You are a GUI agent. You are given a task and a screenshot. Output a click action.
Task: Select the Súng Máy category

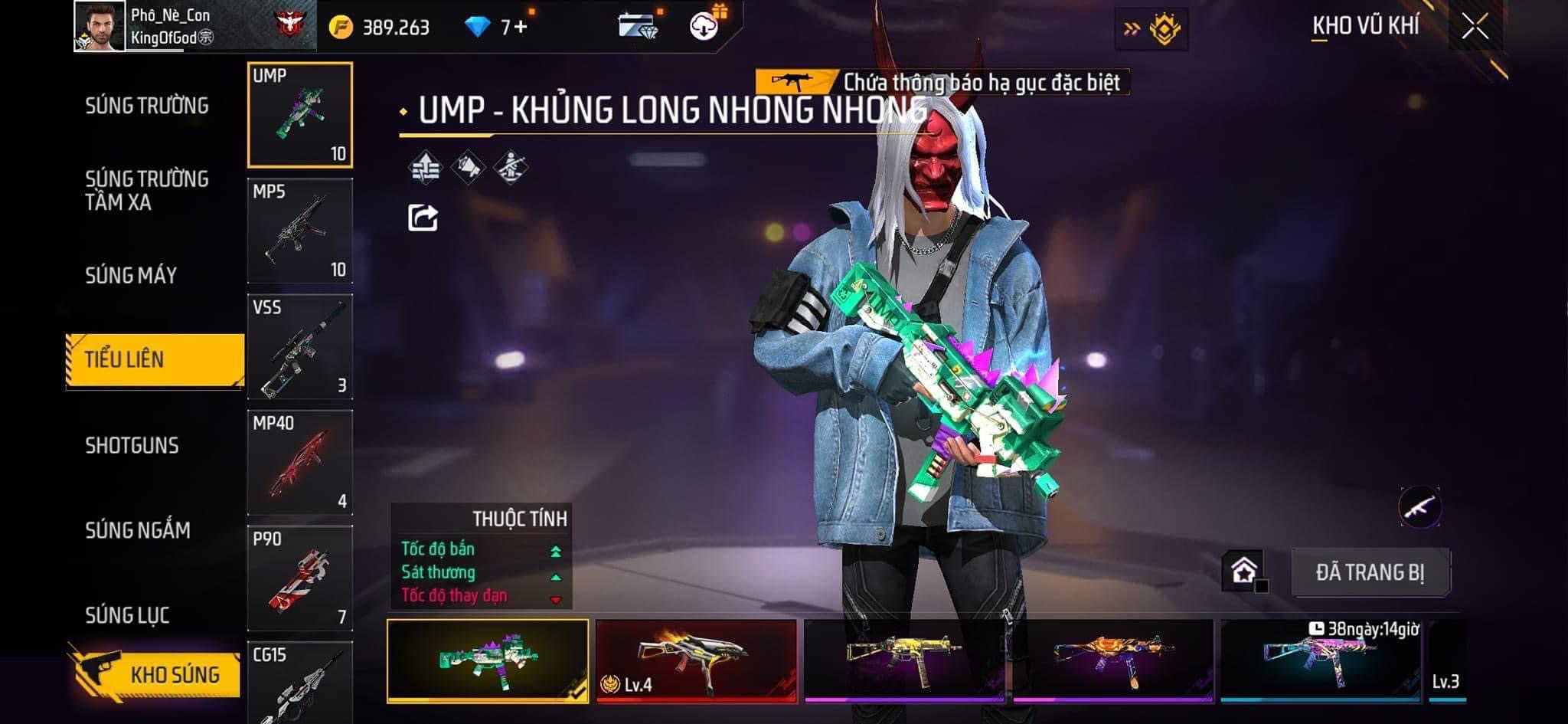coord(131,276)
